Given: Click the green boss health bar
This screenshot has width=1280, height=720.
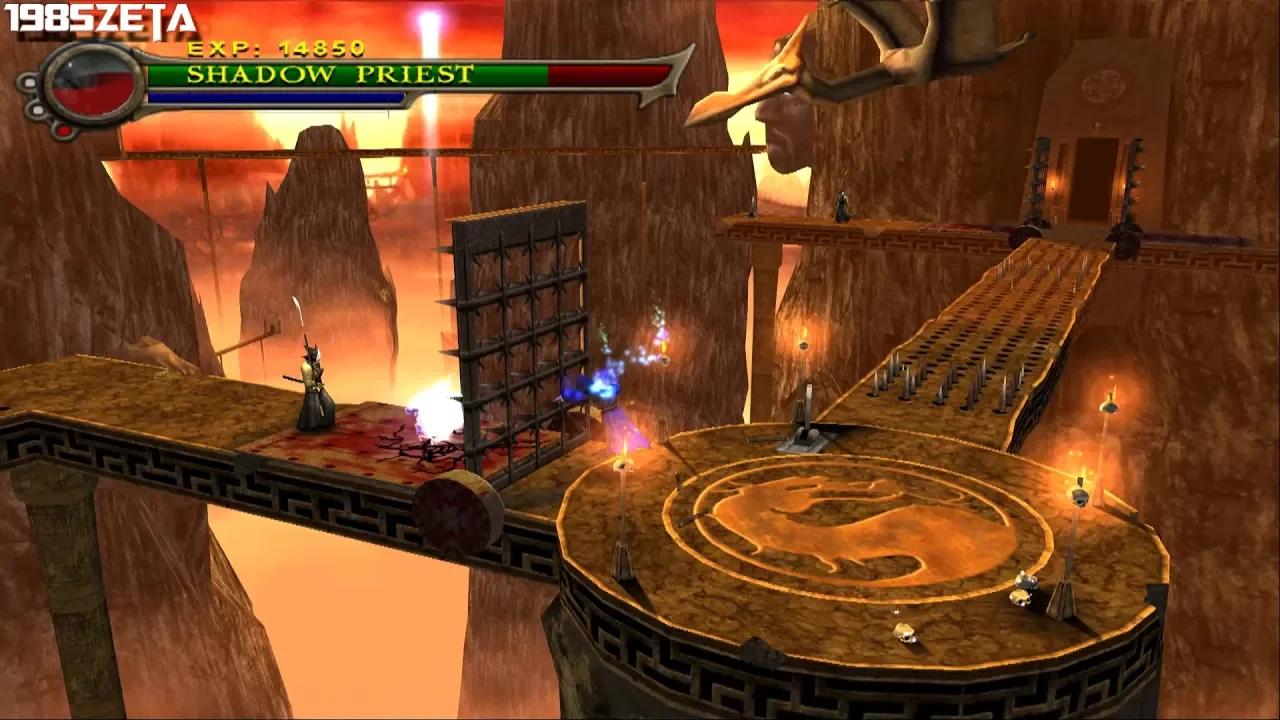Looking at the screenshot, I should tap(350, 73).
